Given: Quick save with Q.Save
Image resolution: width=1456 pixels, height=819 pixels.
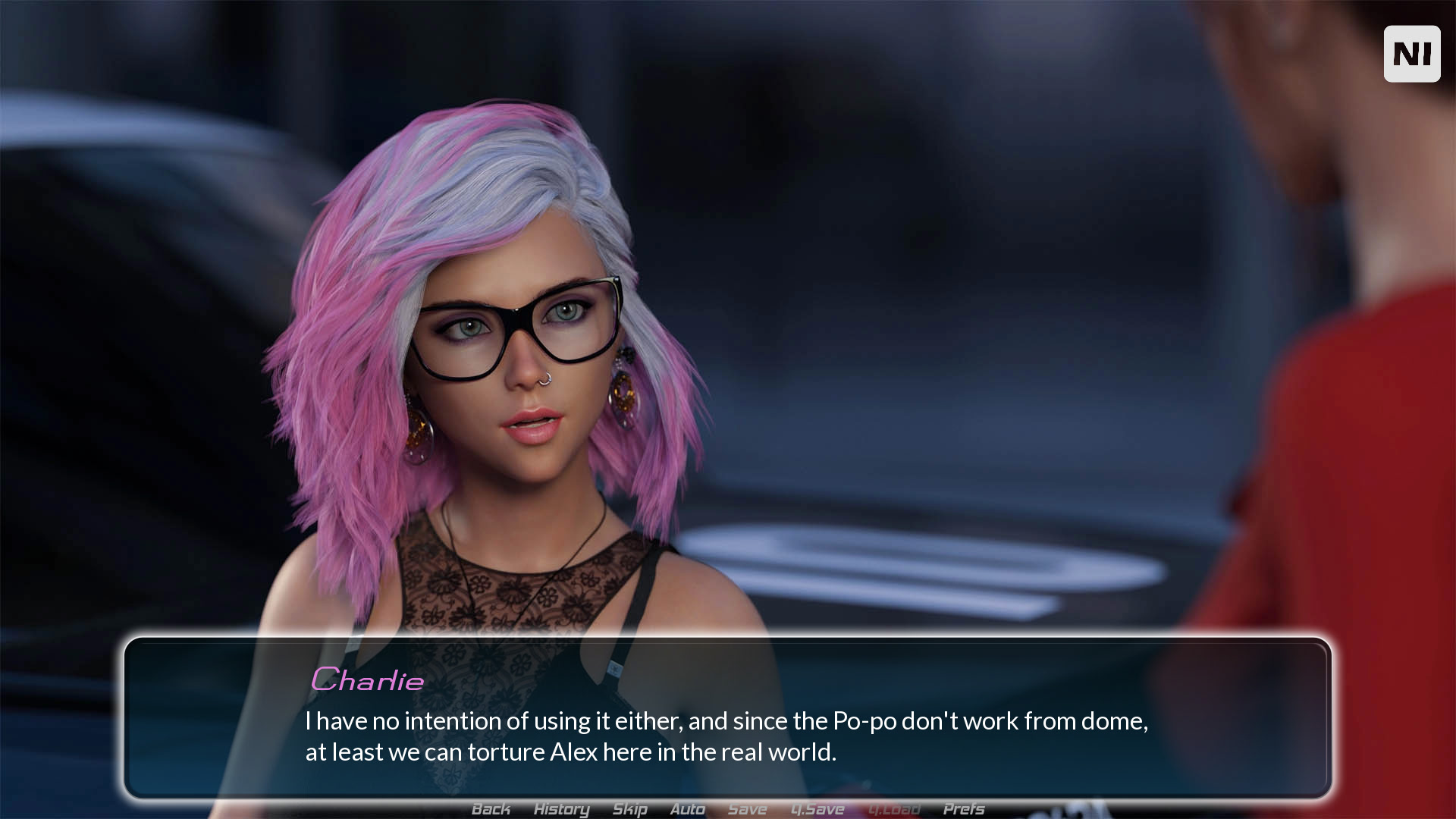Looking at the screenshot, I should (x=817, y=809).
